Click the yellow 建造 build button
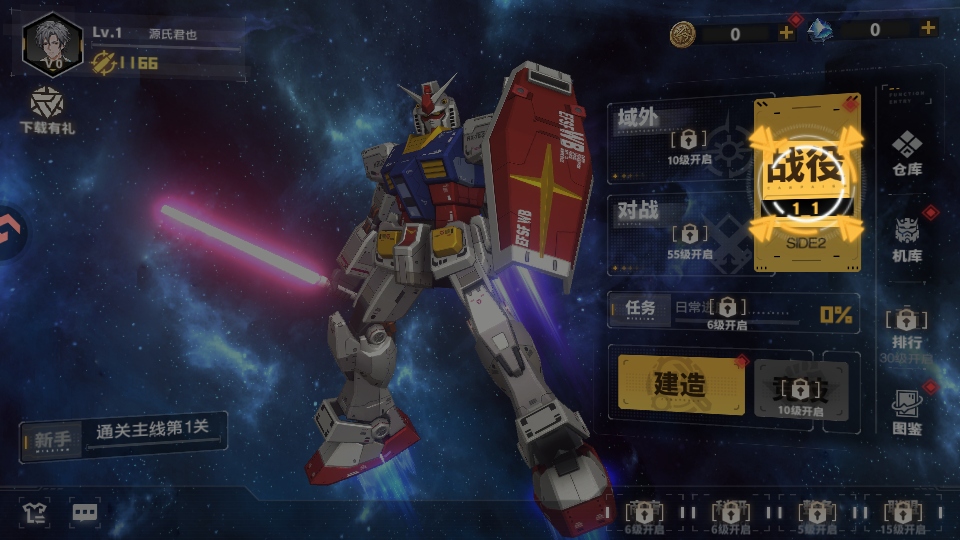The width and height of the screenshot is (960, 540). click(680, 383)
